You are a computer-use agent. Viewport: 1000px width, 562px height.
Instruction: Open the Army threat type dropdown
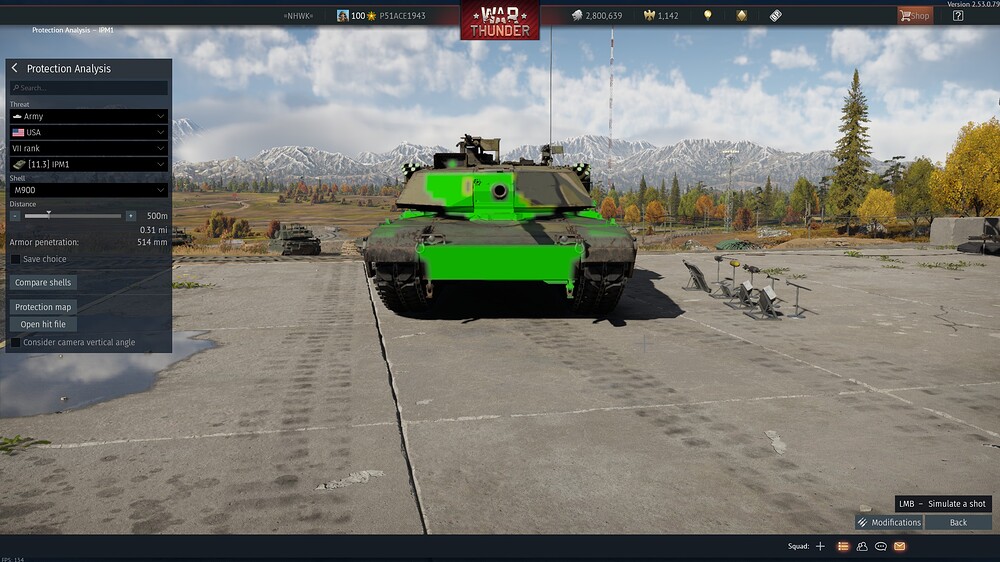[x=88, y=116]
